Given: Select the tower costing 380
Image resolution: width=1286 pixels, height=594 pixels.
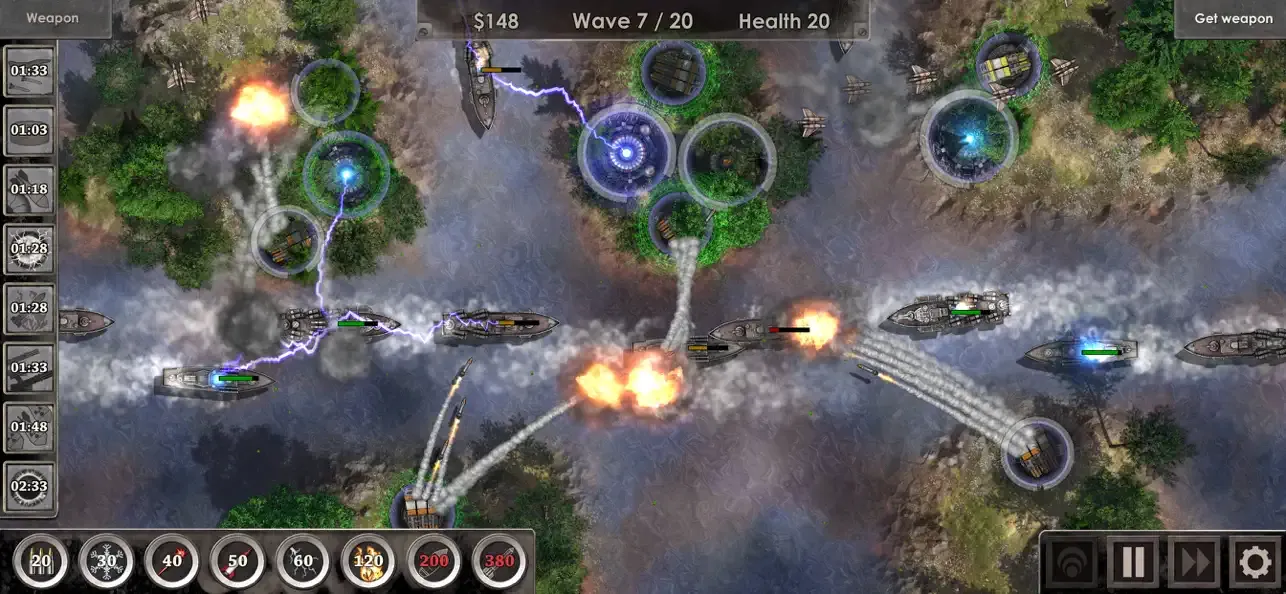Looking at the screenshot, I should (499, 562).
